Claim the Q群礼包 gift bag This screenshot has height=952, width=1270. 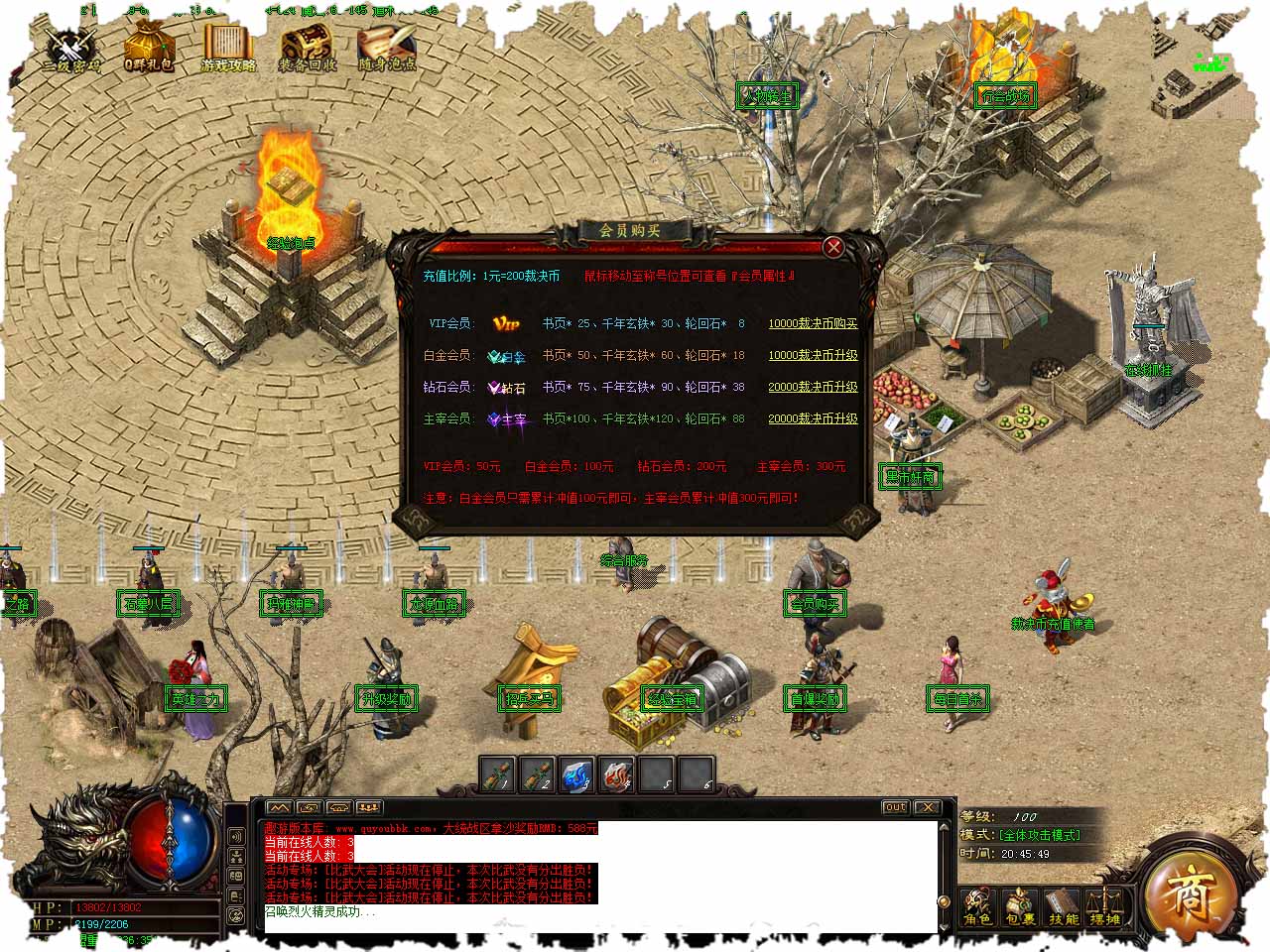[x=149, y=48]
